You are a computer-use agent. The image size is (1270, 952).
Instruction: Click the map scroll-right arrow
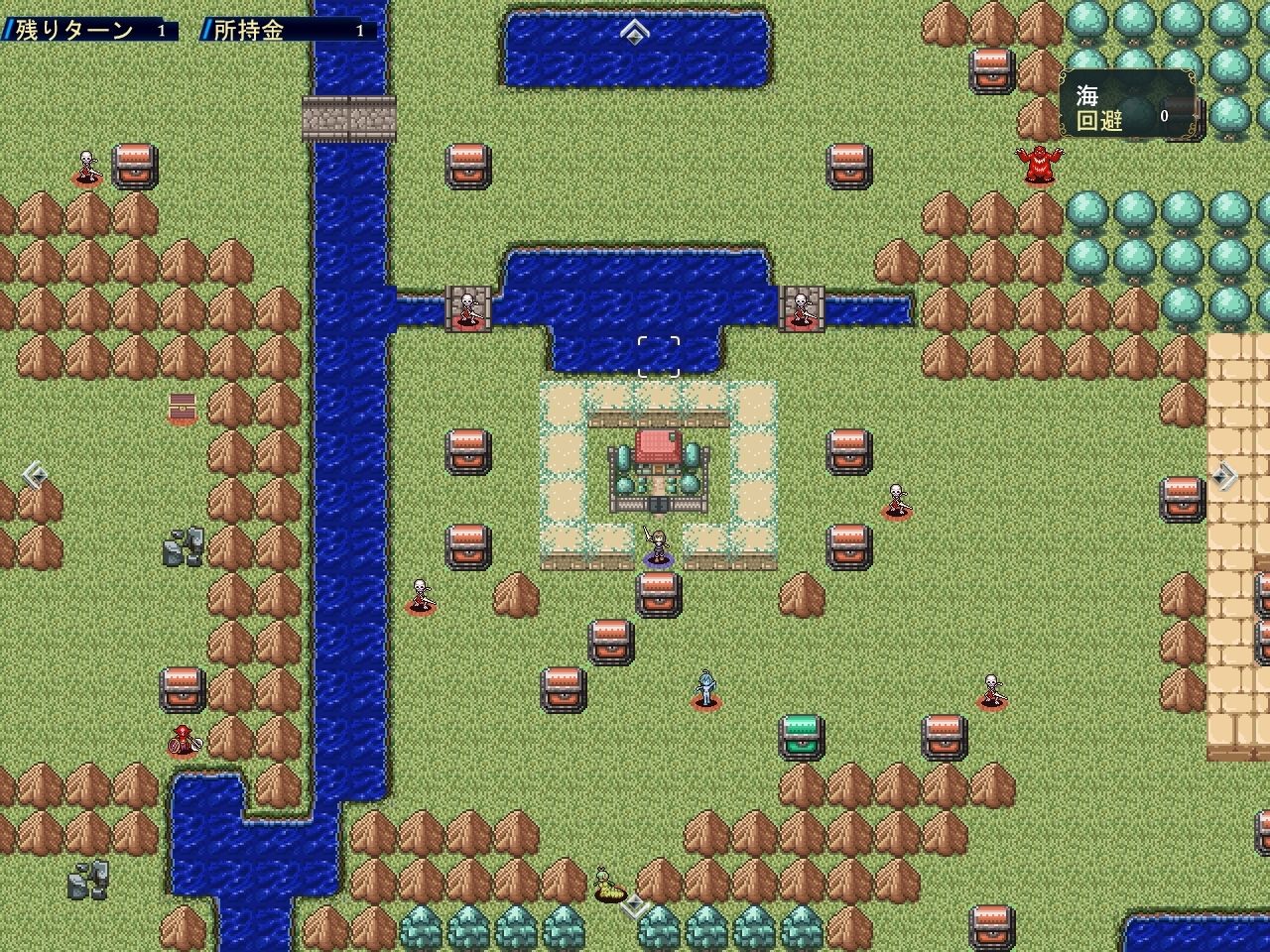pyautogui.click(x=1225, y=476)
